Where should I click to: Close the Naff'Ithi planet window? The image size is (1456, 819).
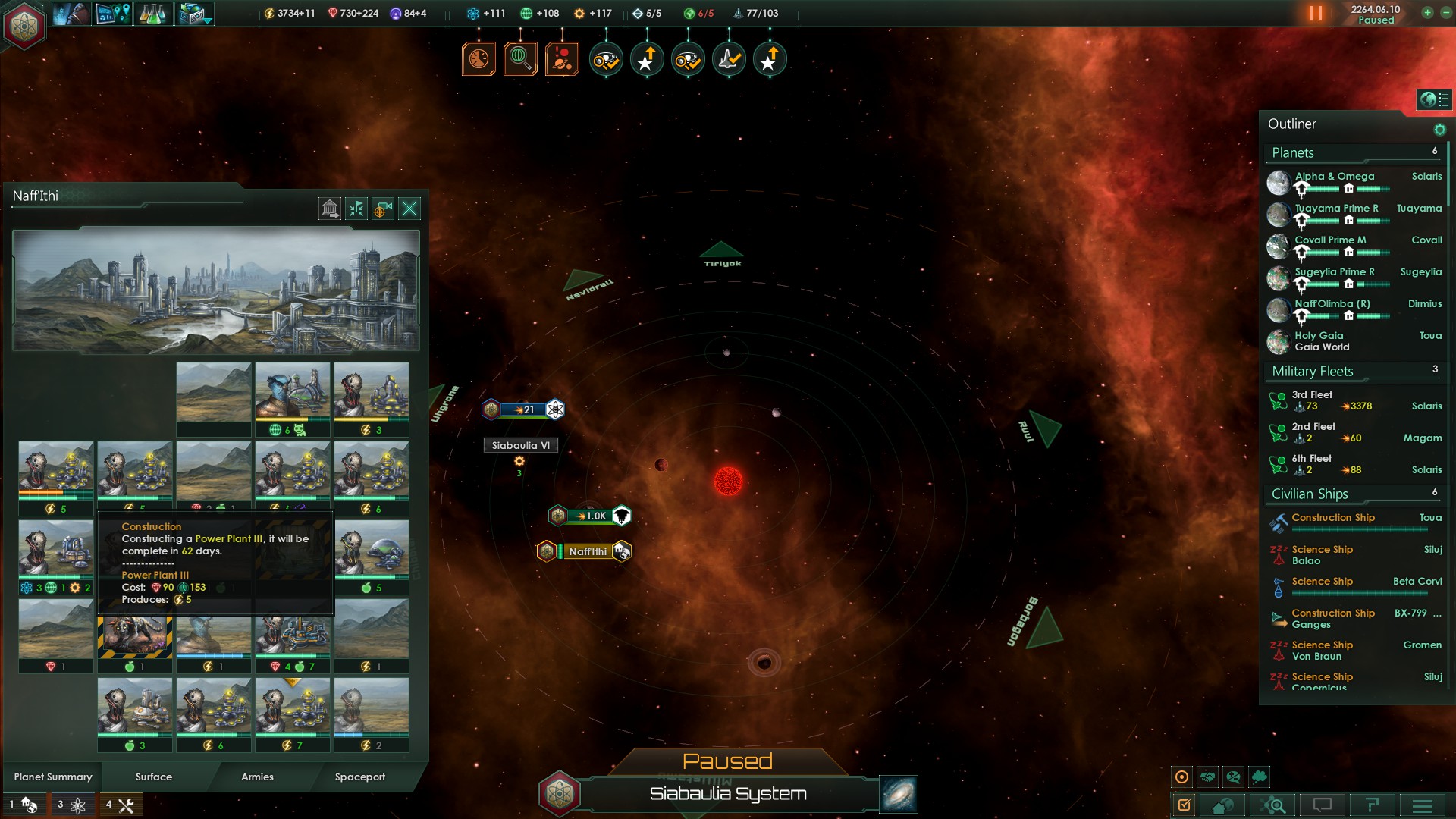click(x=409, y=209)
